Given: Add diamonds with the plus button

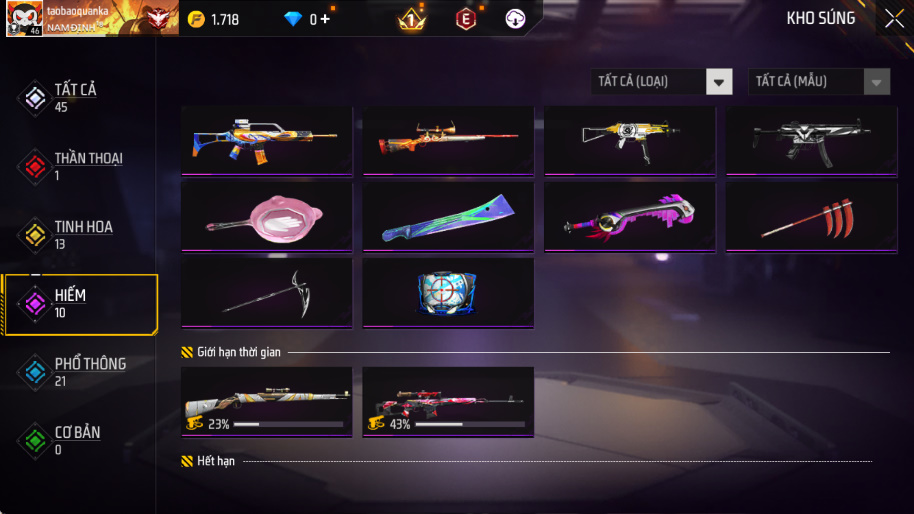Looking at the screenshot, I should click(x=325, y=19).
